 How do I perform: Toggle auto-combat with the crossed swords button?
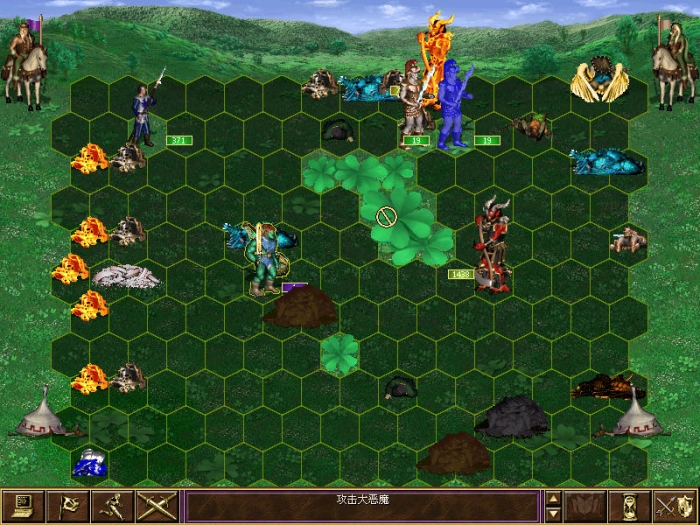[156, 507]
